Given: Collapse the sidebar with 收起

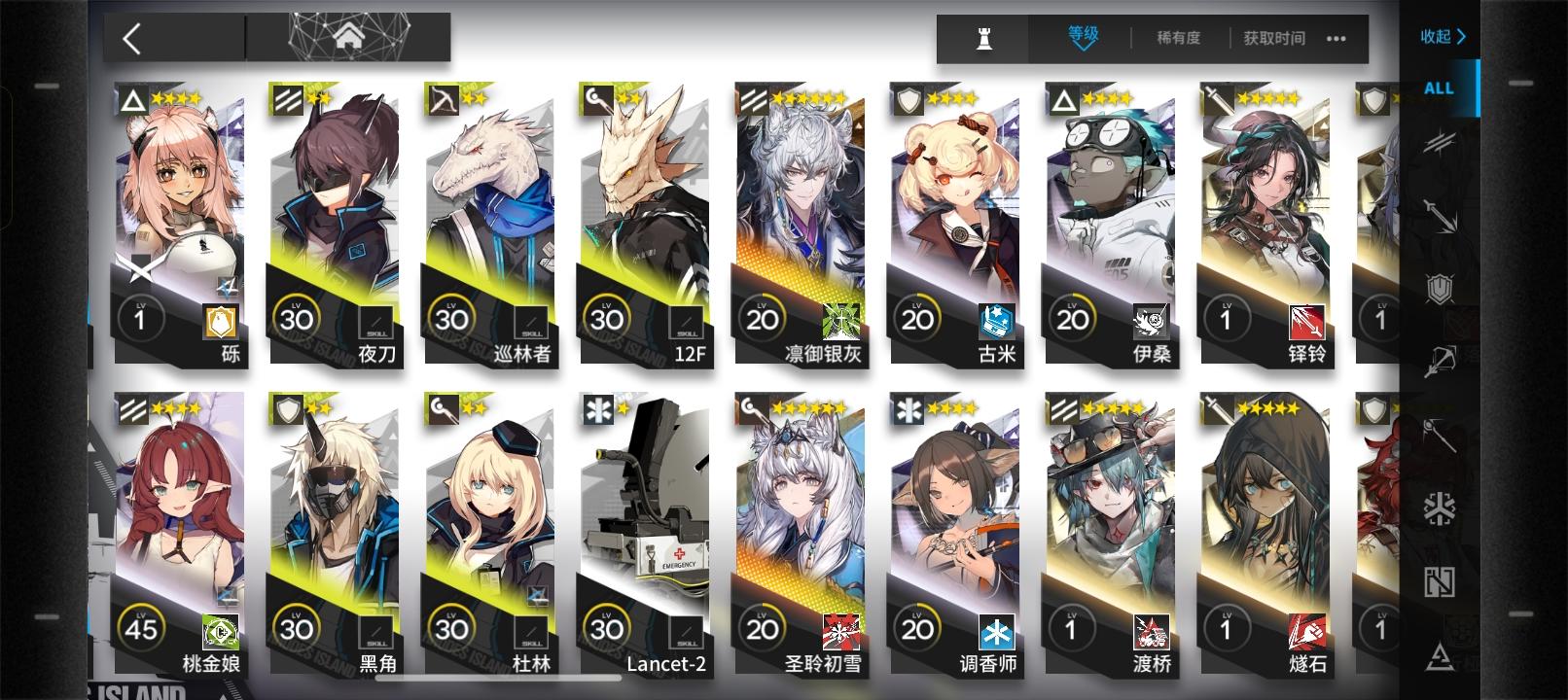Looking at the screenshot, I should [1443, 35].
